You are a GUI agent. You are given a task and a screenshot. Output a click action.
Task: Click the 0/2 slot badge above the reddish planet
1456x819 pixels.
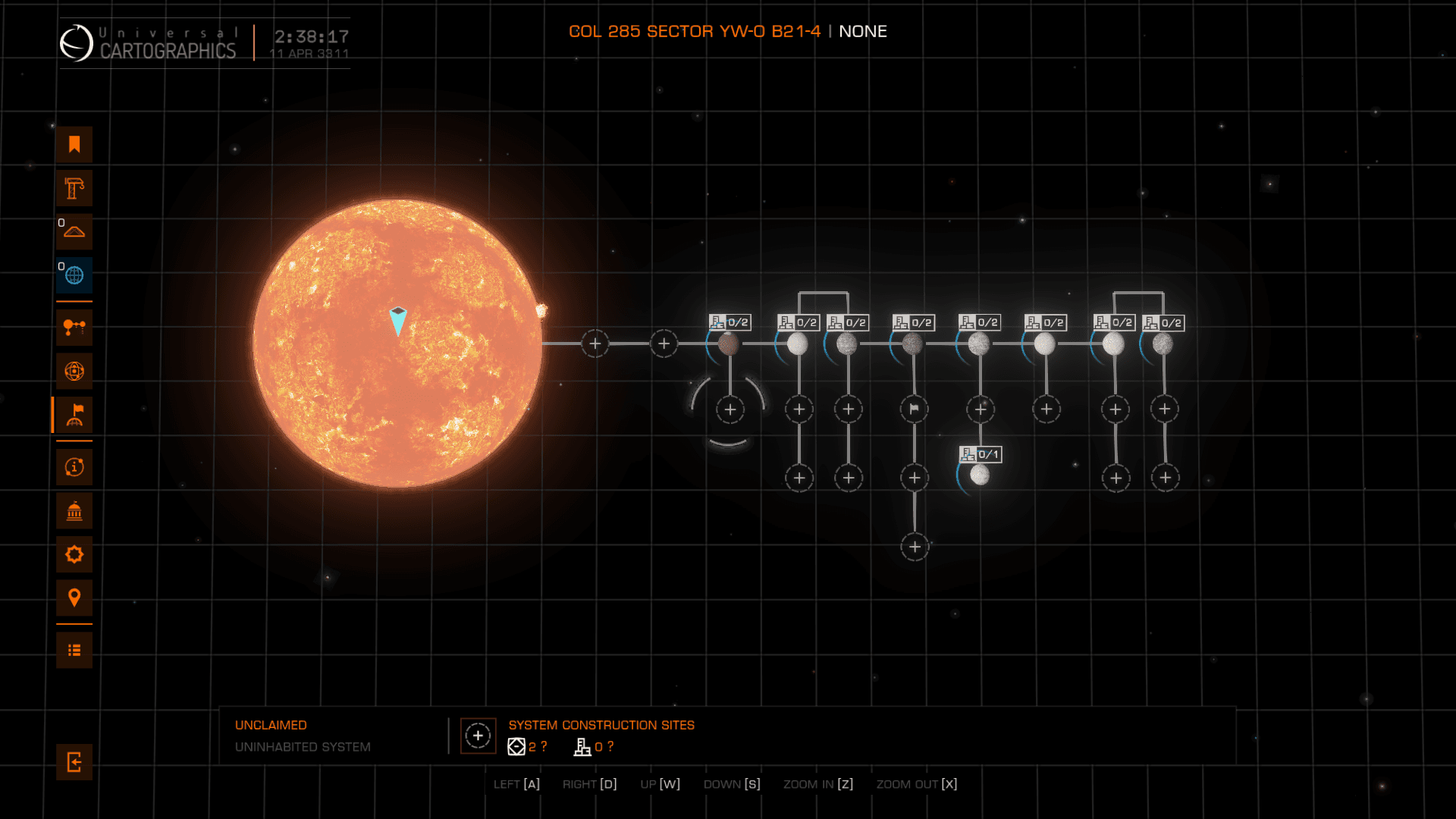[730, 322]
